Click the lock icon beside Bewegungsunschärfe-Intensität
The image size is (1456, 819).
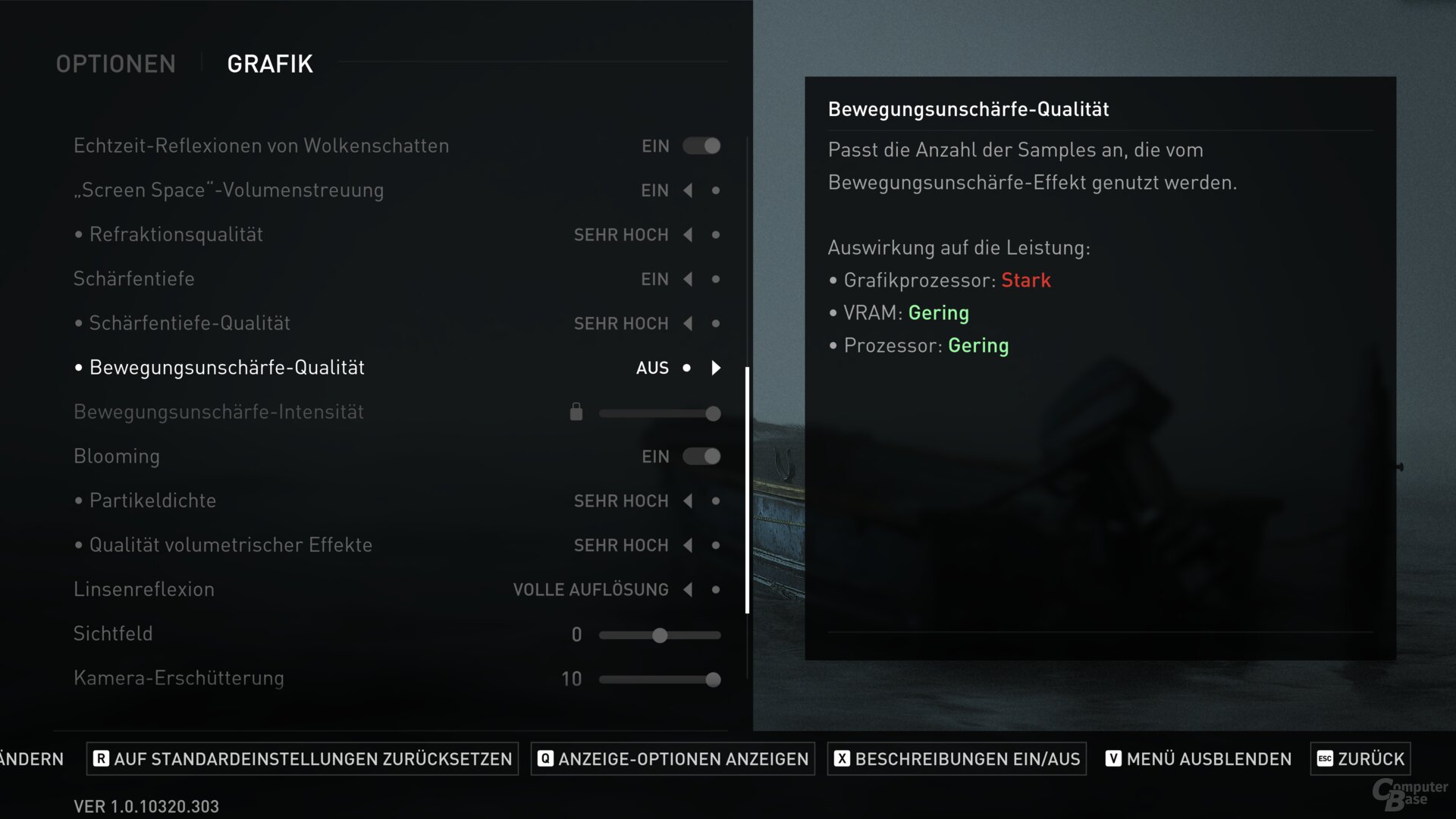point(576,412)
